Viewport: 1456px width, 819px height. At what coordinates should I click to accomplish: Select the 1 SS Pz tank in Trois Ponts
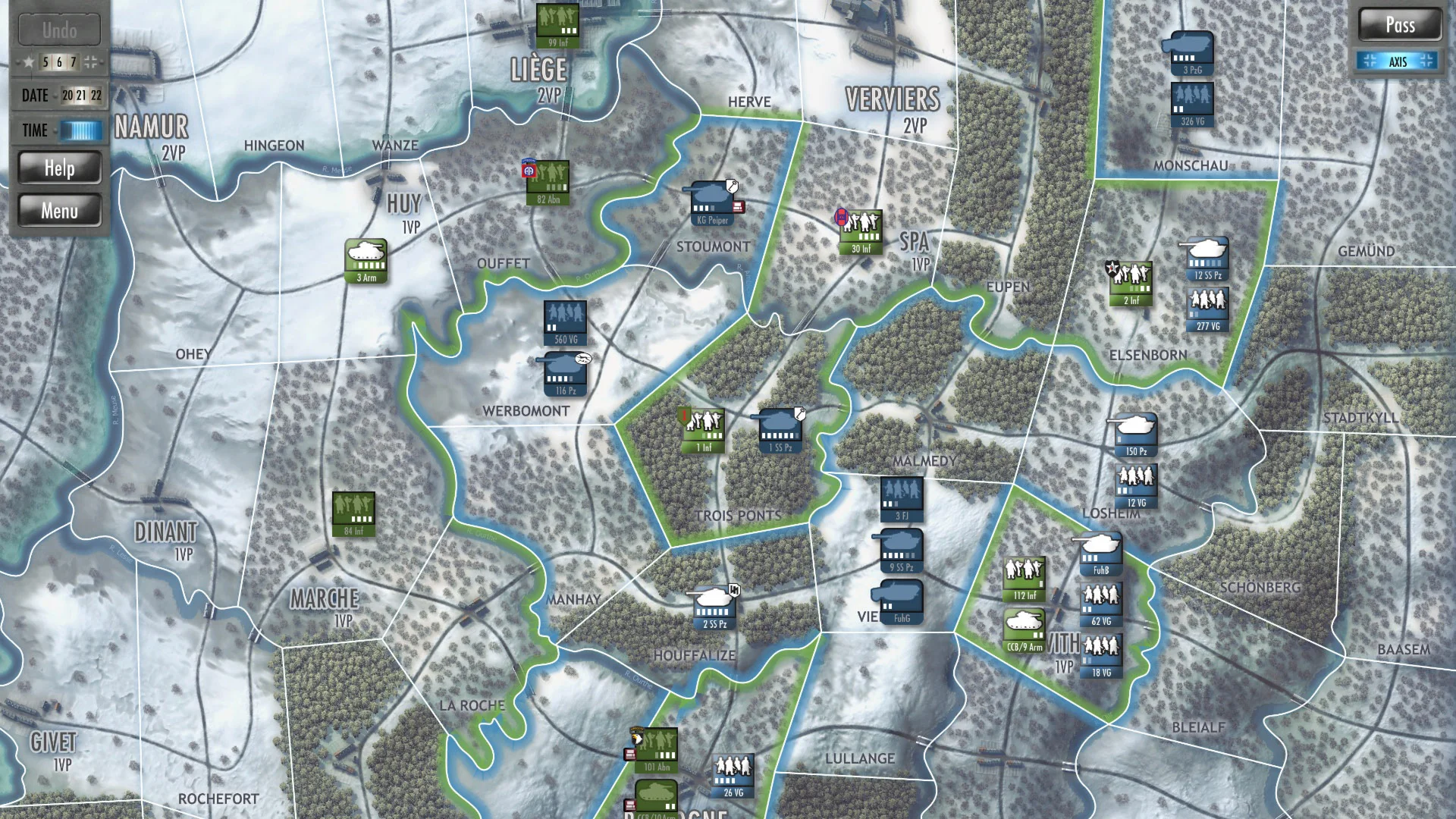pyautogui.click(x=781, y=431)
